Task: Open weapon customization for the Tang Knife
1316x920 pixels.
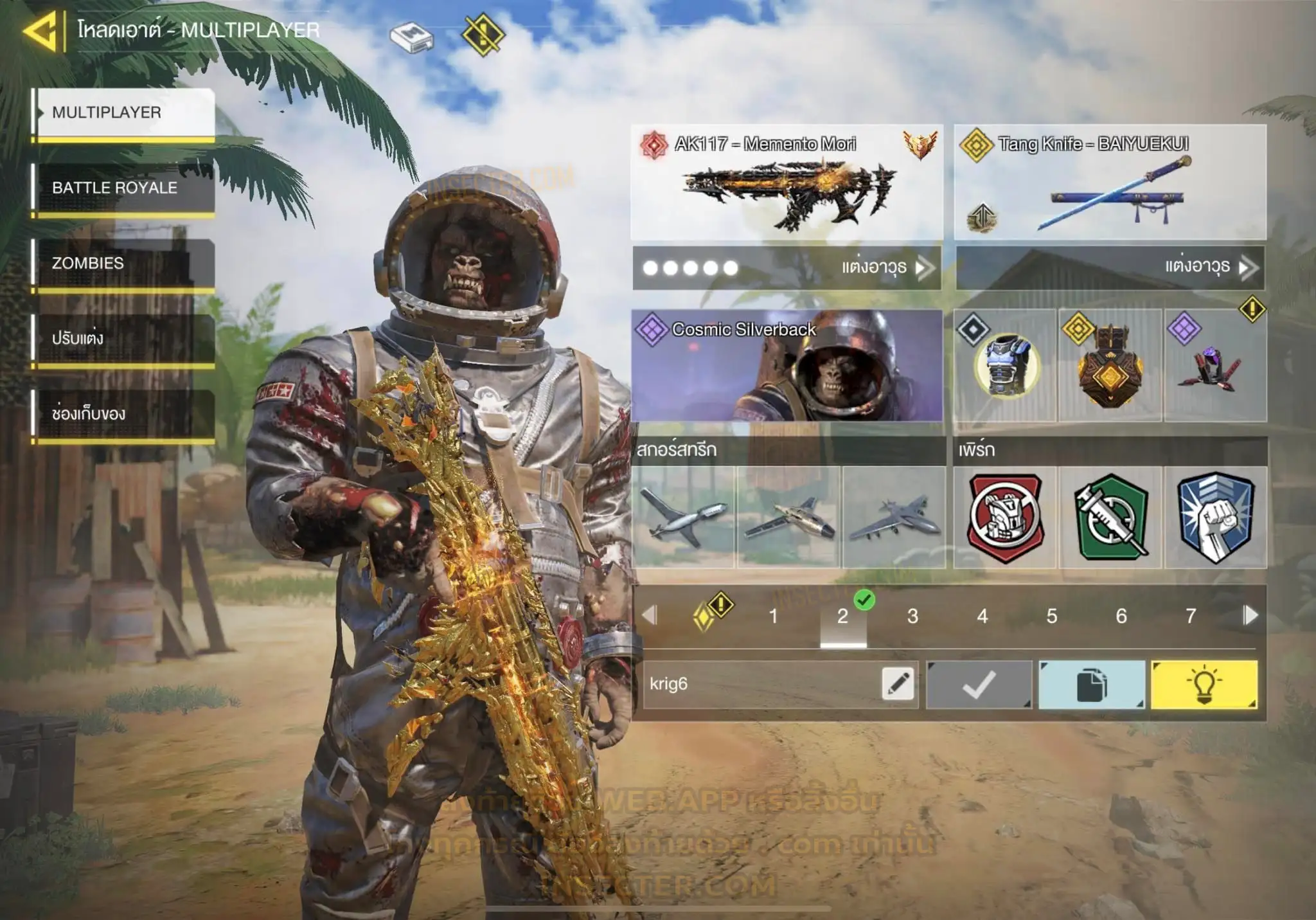Action: point(1110,267)
